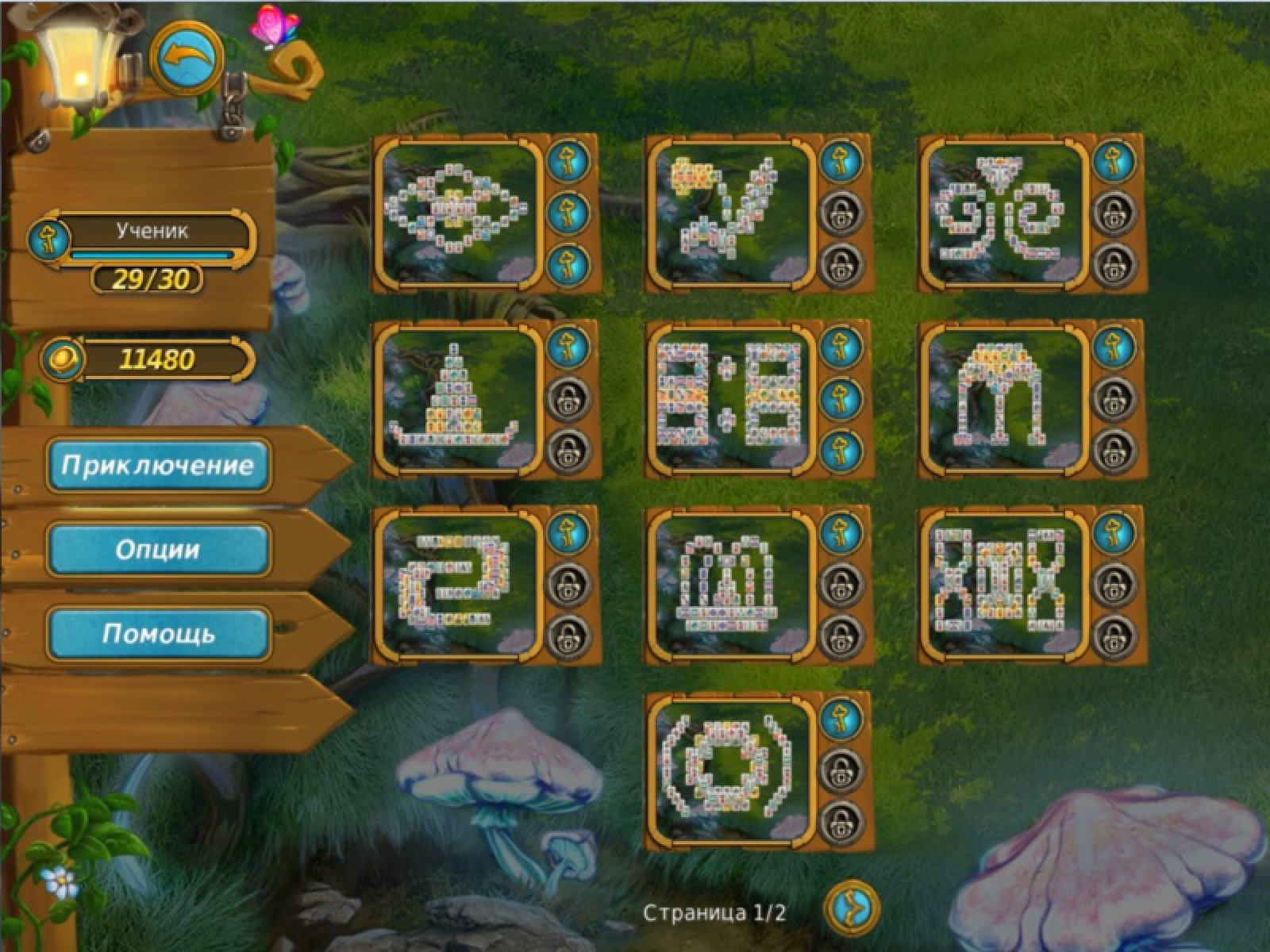Select the oval rings layout level
This screenshot has width=1270, height=952.
[x=460, y=212]
